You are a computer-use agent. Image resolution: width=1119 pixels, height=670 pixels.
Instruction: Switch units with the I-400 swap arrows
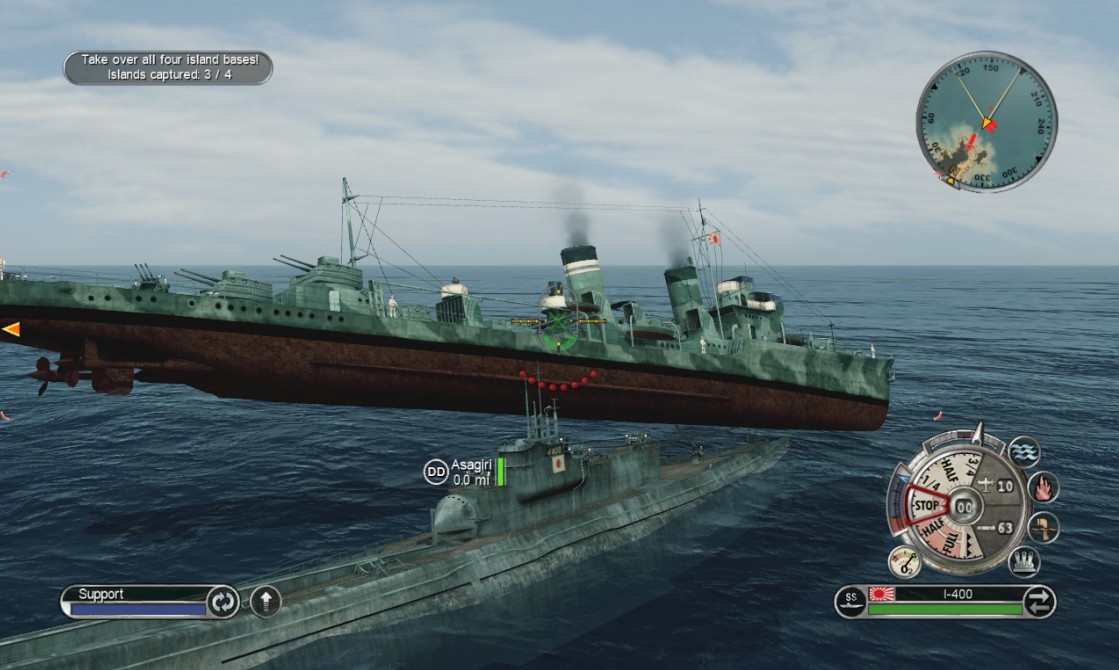coord(1040,601)
